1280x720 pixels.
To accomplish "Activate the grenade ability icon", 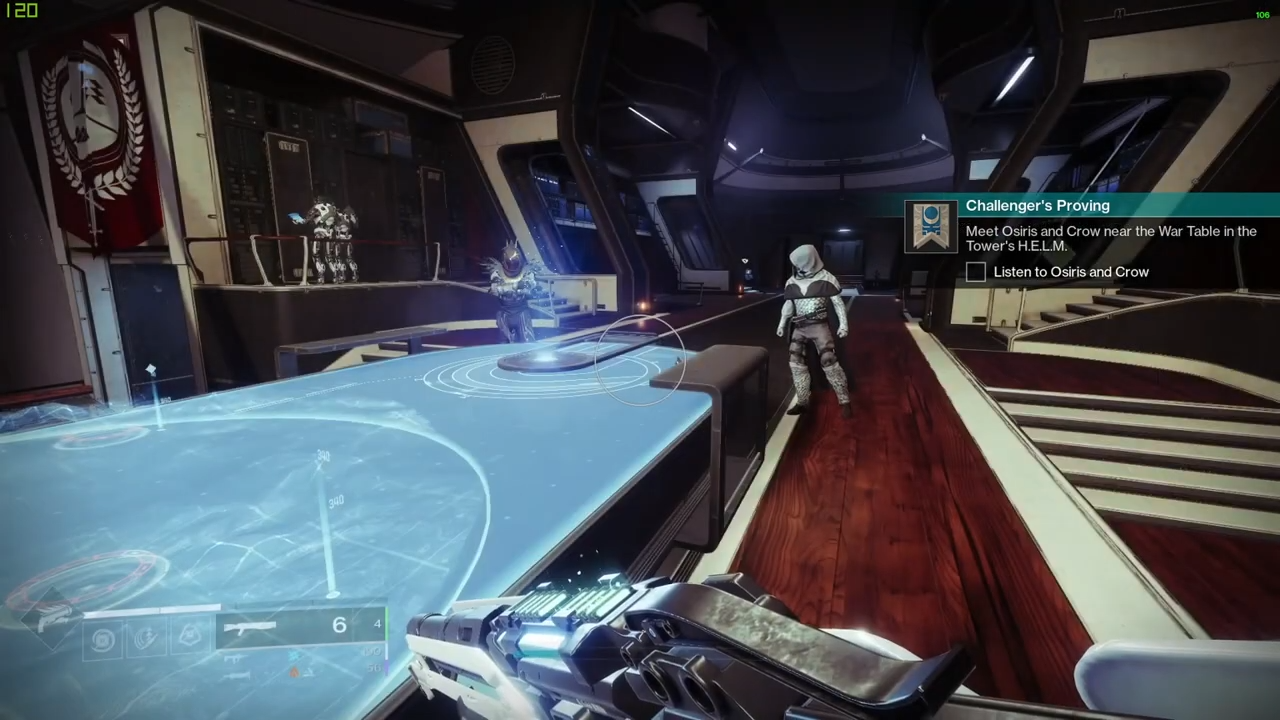I will 103,640.
